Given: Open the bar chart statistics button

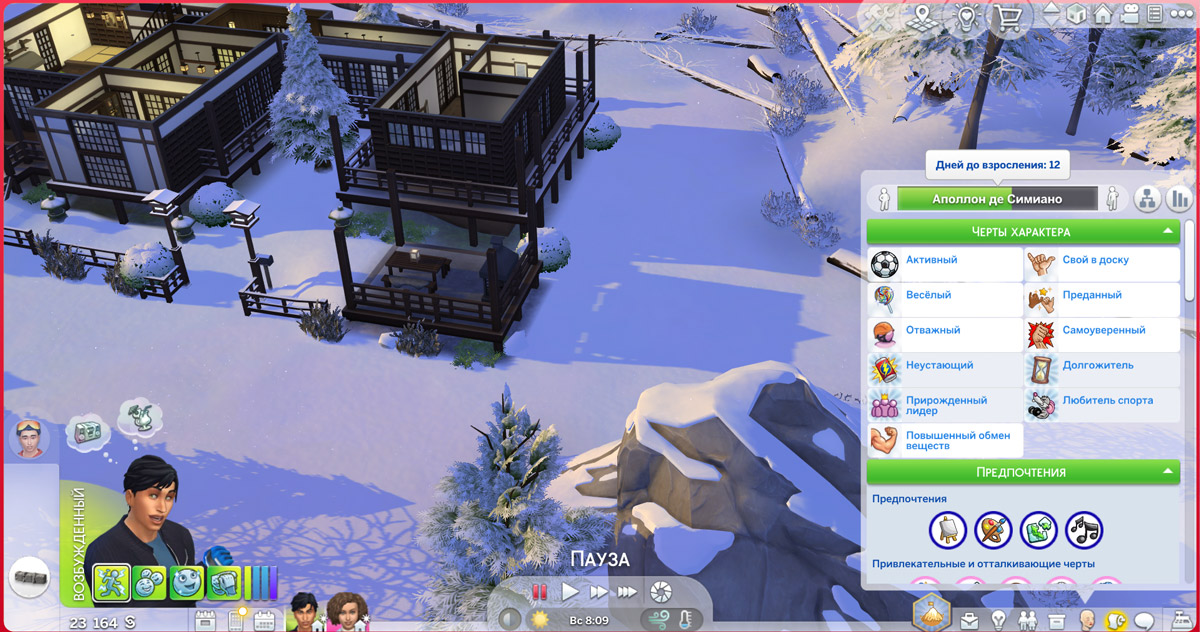Looking at the screenshot, I should tap(1180, 199).
